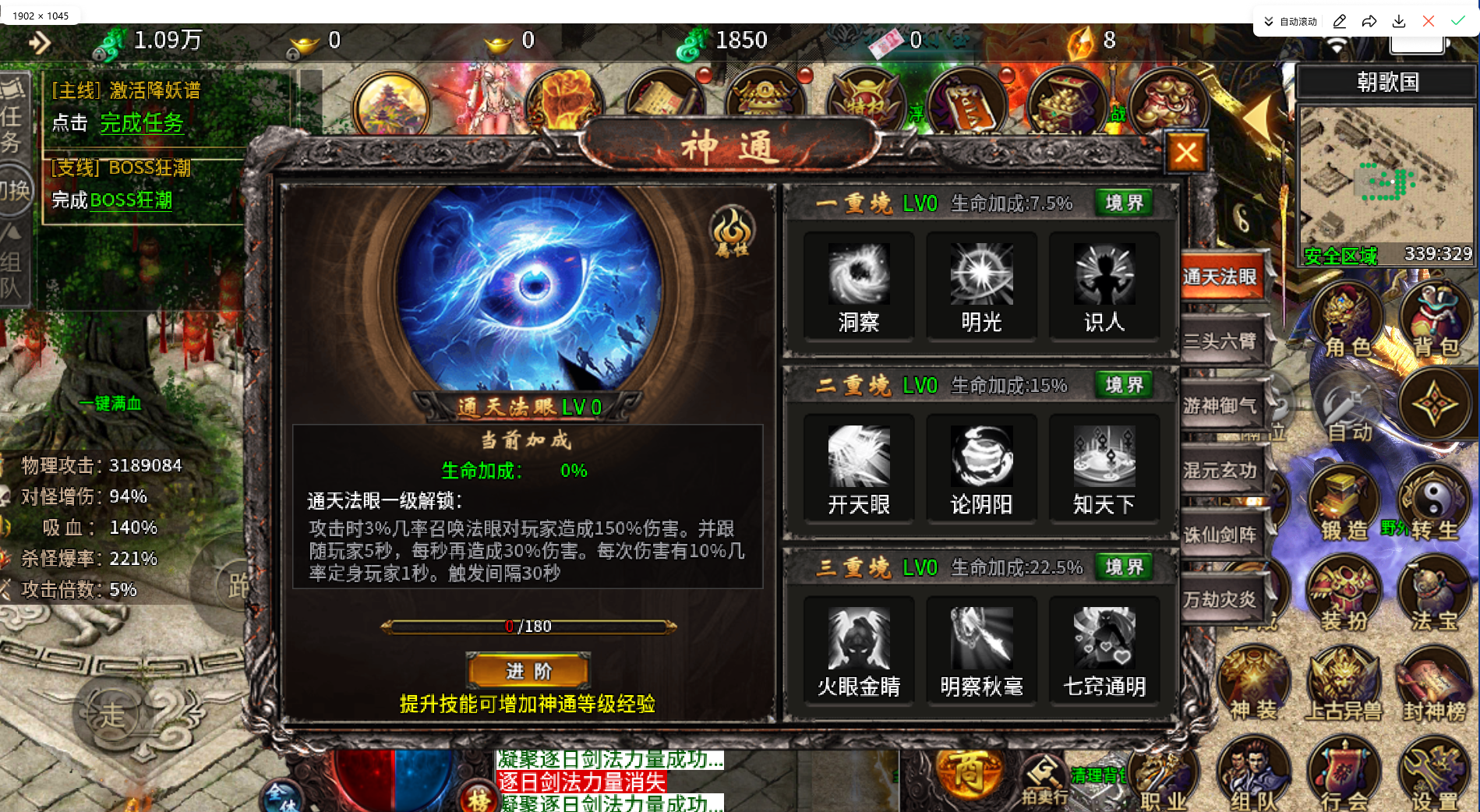Open the chevron next to 自动滚动

point(1267,21)
